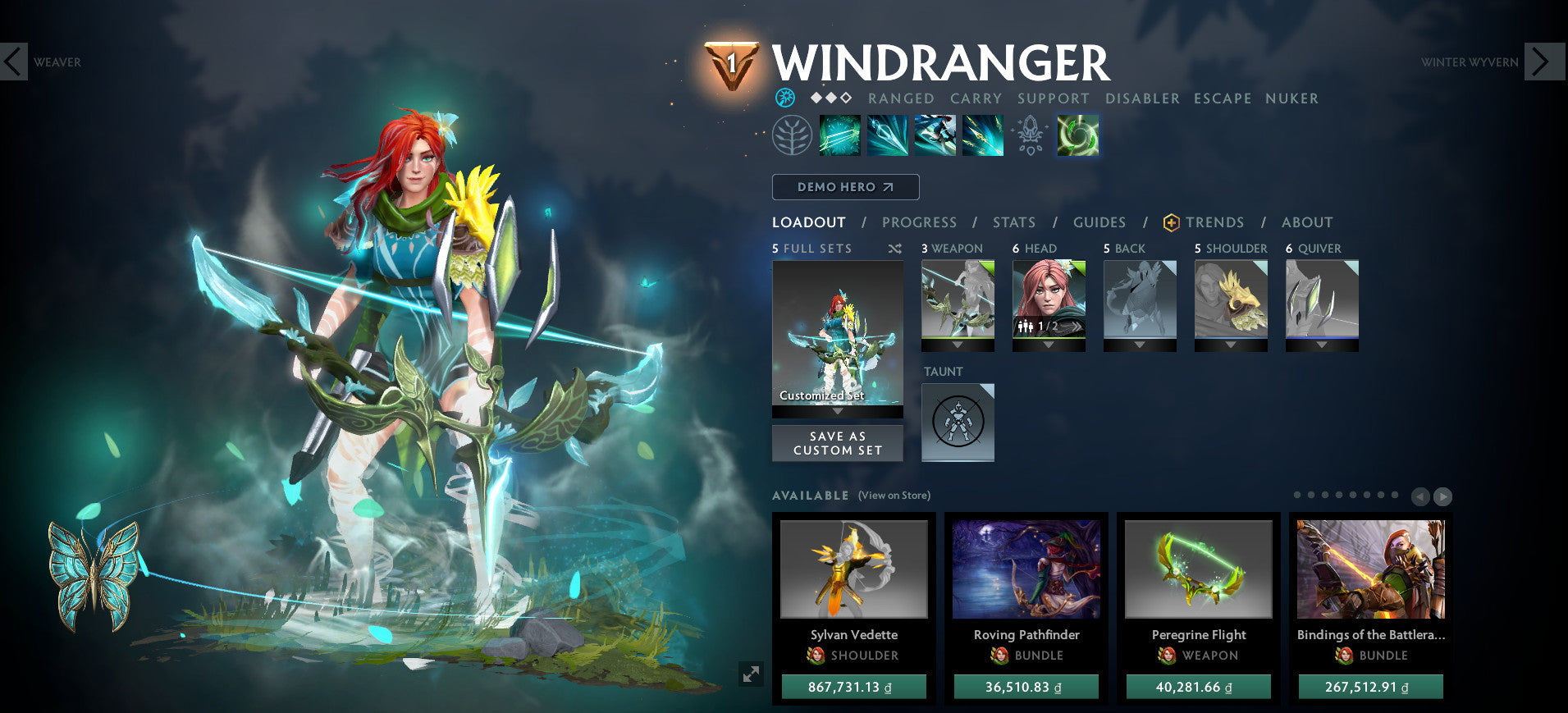Expand the Quiver slot chevron
Screen dimensions: 1568x713
(1323, 345)
